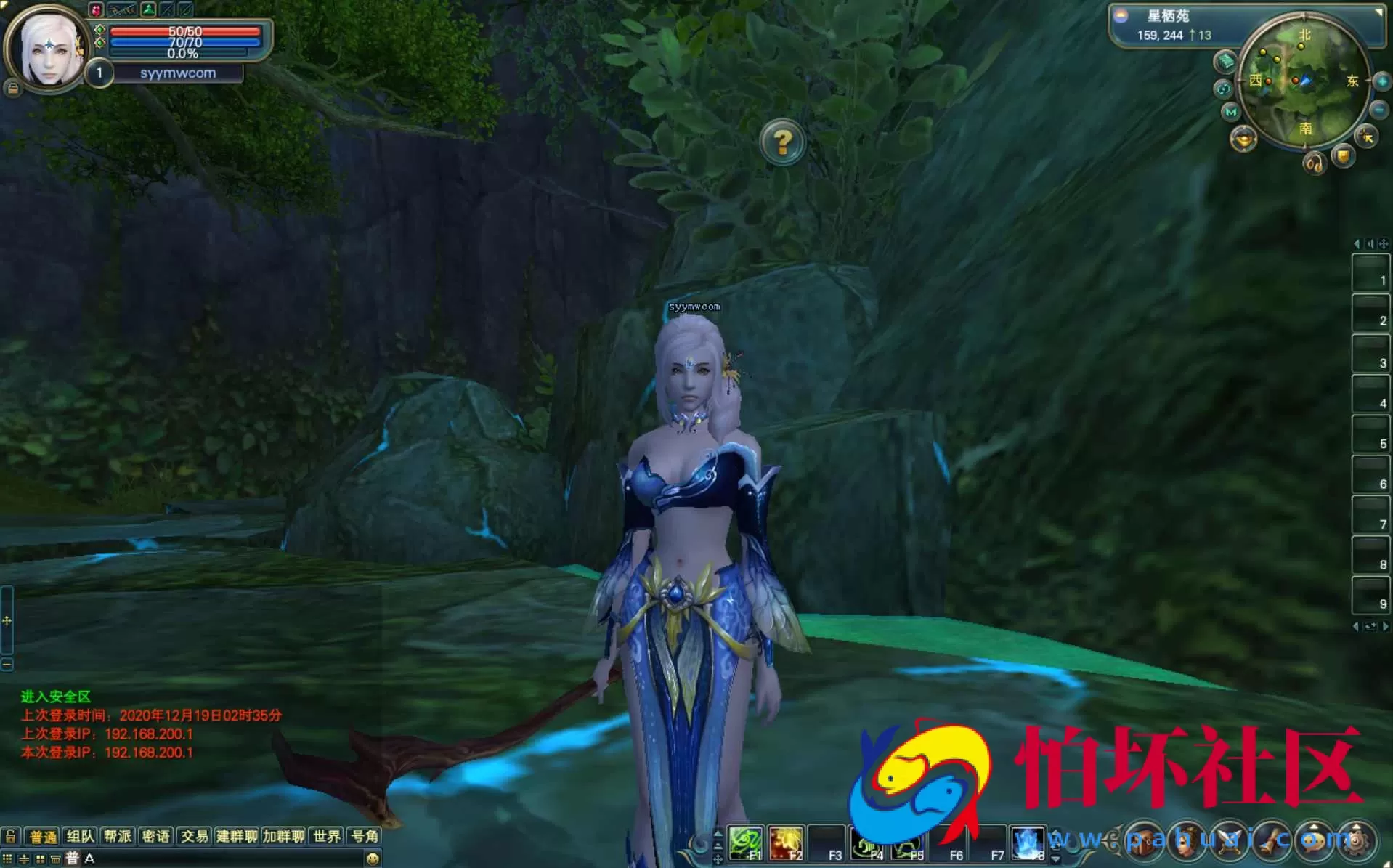Click the 建群聊 create group chat button

(x=237, y=836)
